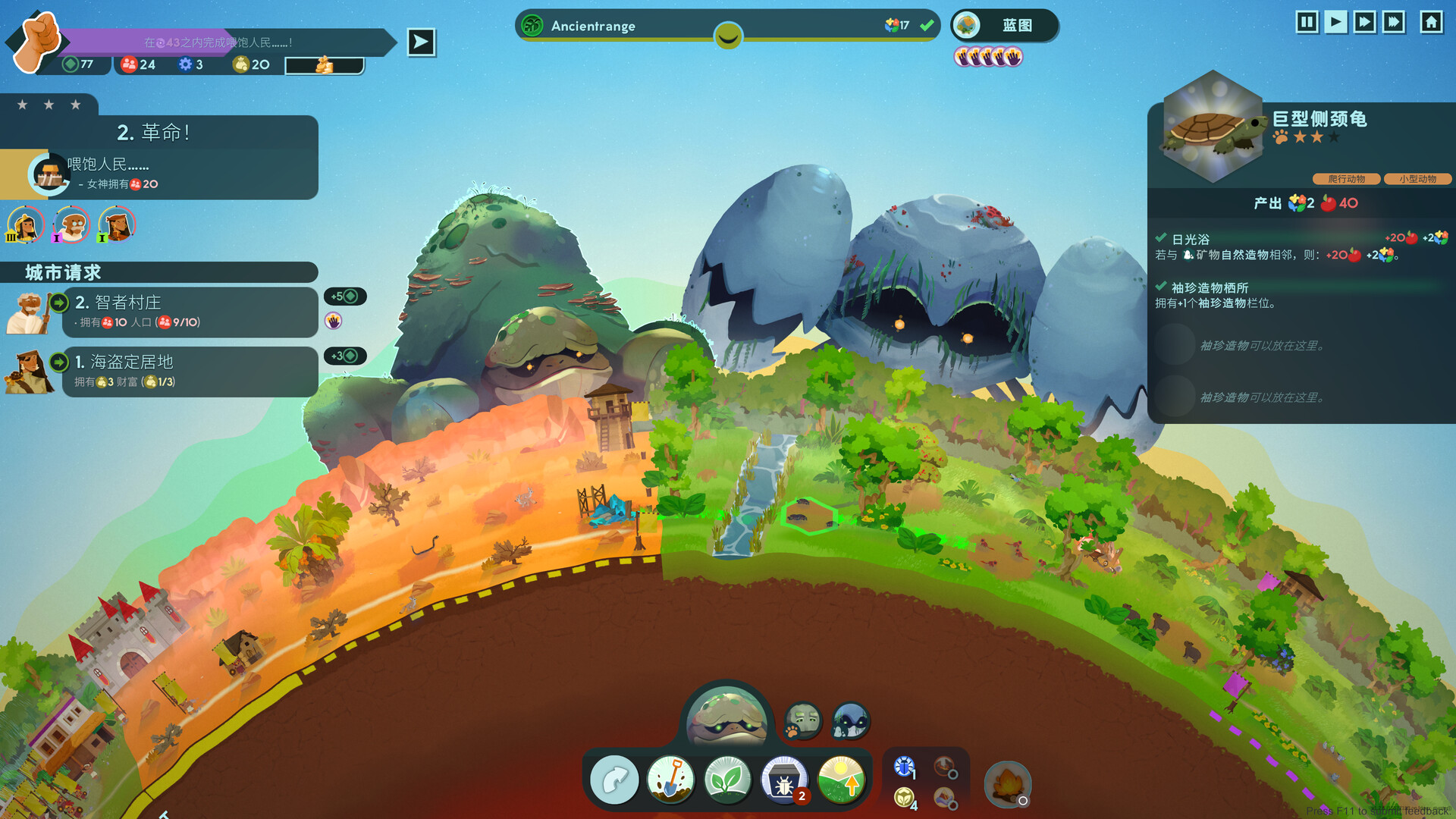The height and width of the screenshot is (819, 1456).
Task: Select the 爬行动物 tag on turtle card
Action: coord(1346,179)
